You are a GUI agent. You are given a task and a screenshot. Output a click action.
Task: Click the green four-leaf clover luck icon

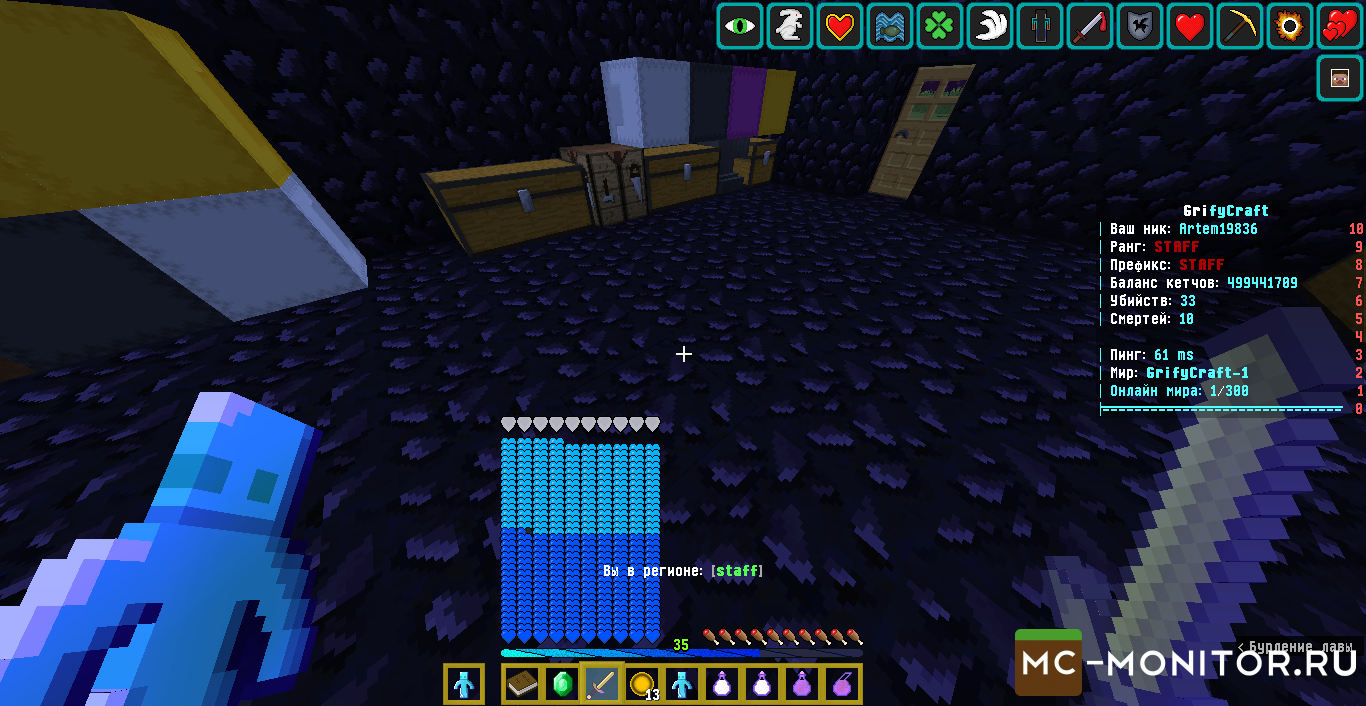pyautogui.click(x=940, y=27)
